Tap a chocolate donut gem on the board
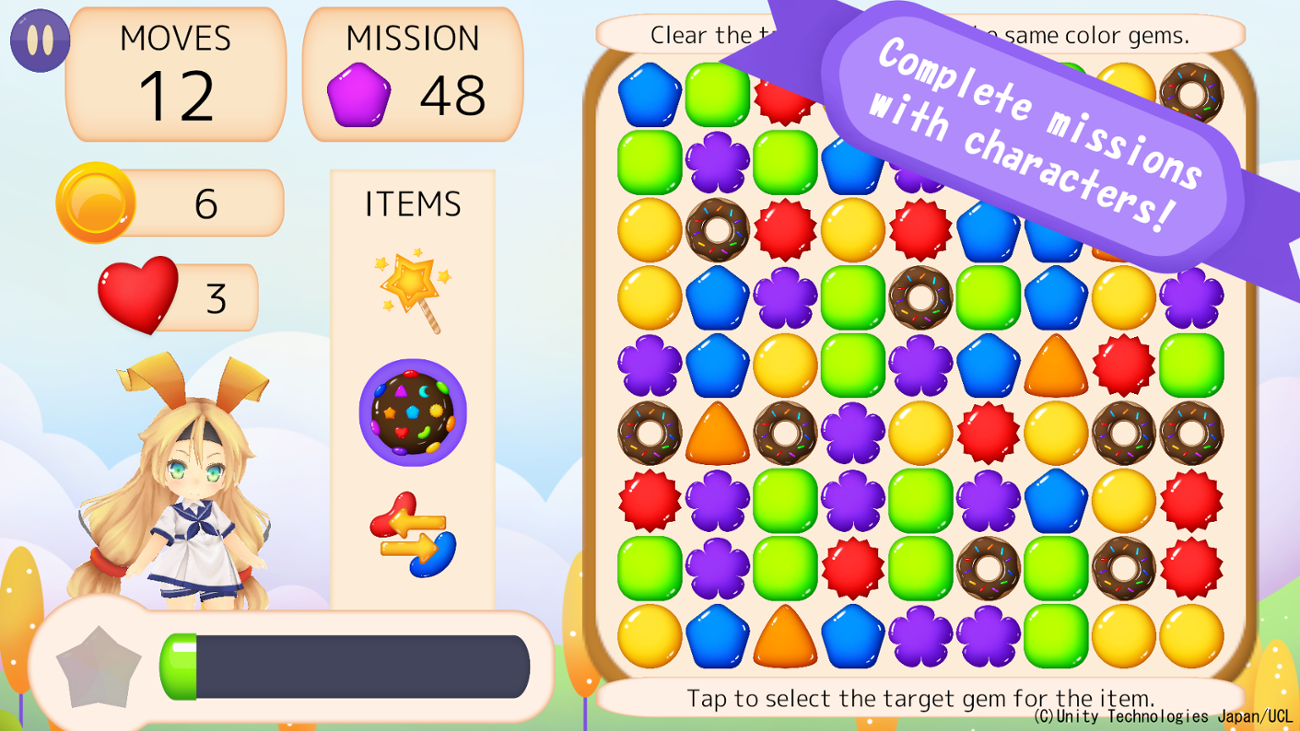Viewport: 1300px width, 731px height. [716, 230]
